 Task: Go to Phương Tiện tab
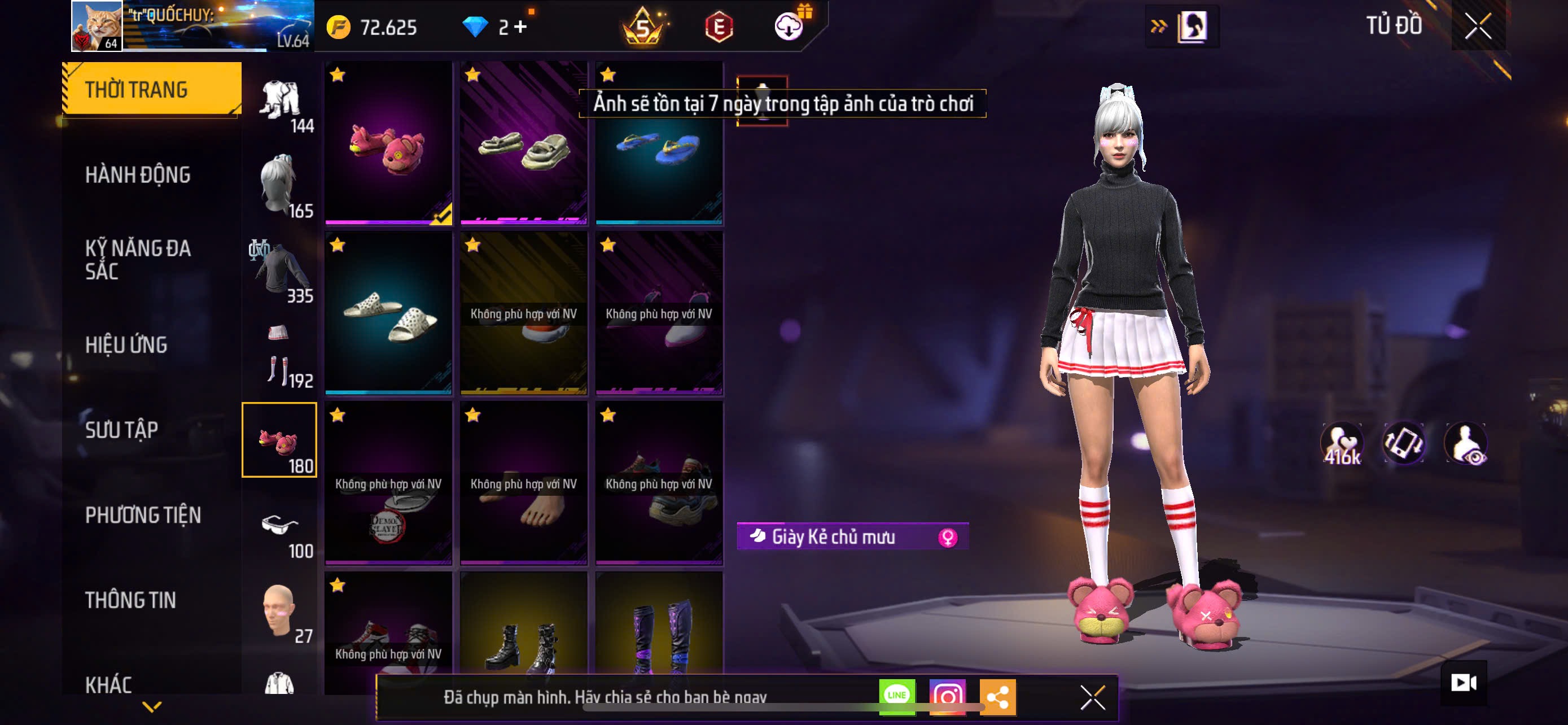pos(142,515)
